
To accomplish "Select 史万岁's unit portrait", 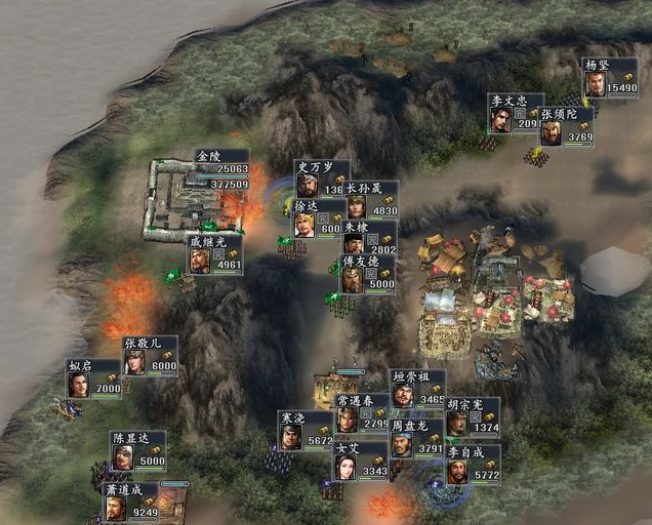I will (307, 184).
